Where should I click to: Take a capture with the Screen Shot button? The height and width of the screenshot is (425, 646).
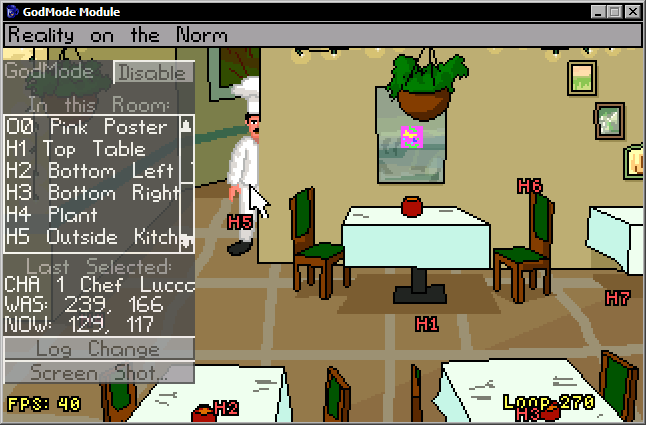[x=98, y=373]
